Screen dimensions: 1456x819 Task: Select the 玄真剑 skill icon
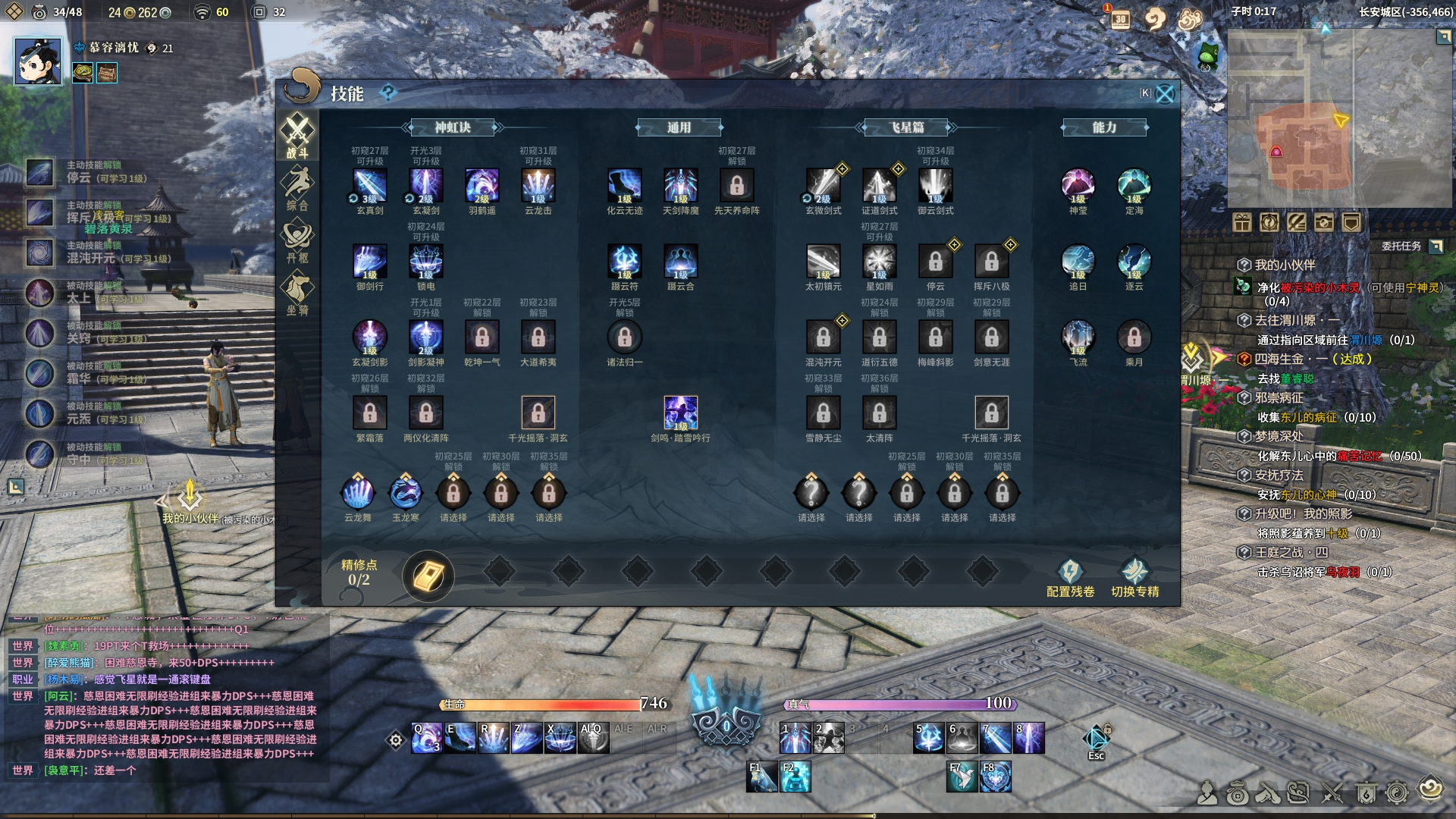[x=370, y=186]
